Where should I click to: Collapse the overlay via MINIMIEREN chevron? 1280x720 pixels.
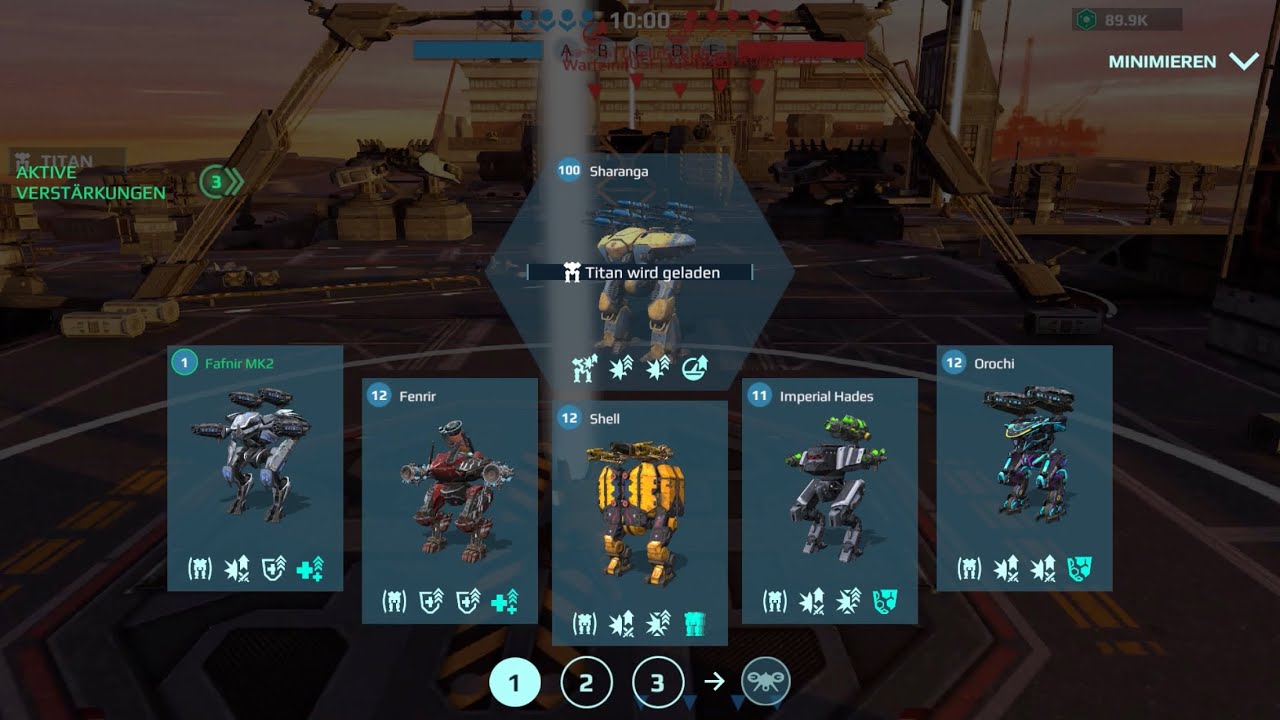click(1242, 61)
